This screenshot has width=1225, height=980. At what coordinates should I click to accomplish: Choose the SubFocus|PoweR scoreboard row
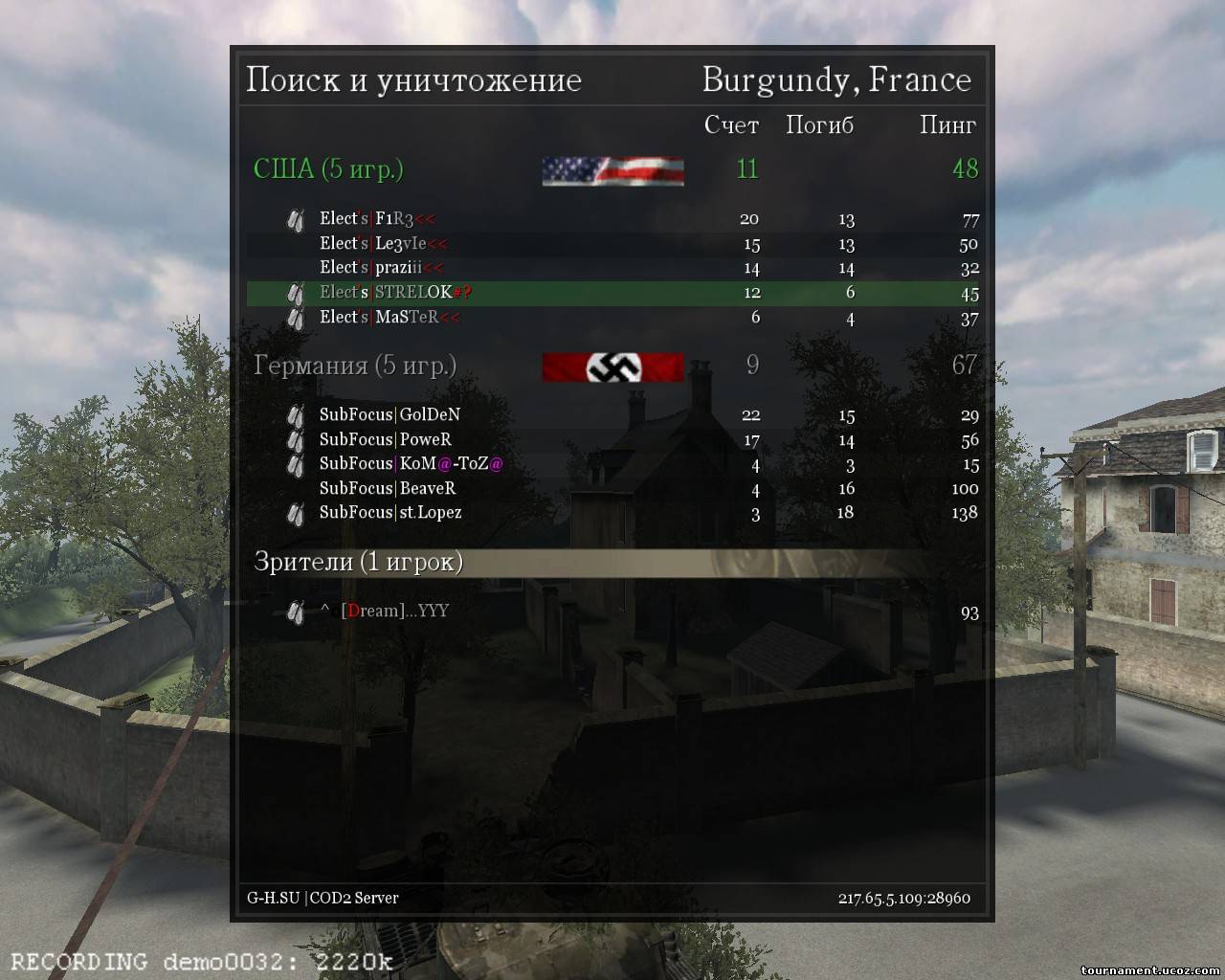612,440
